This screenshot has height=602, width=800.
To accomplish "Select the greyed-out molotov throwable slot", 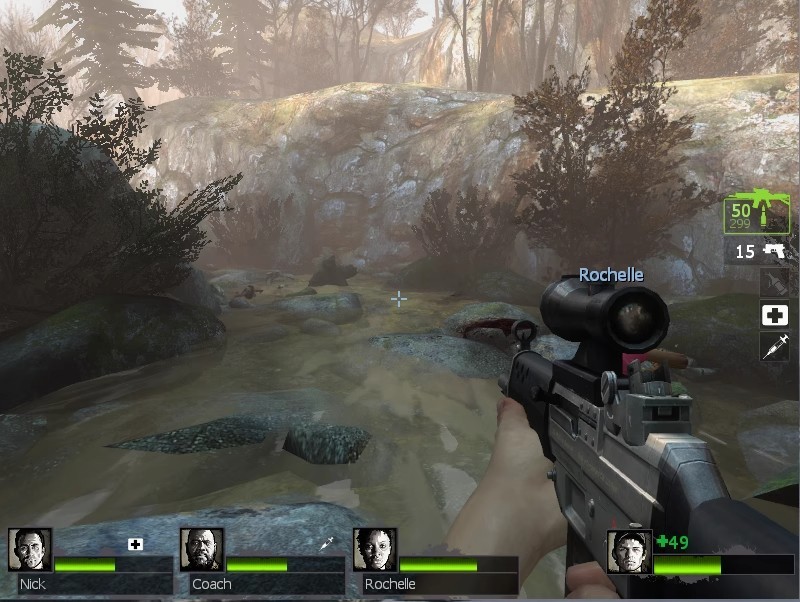I will point(774,284).
